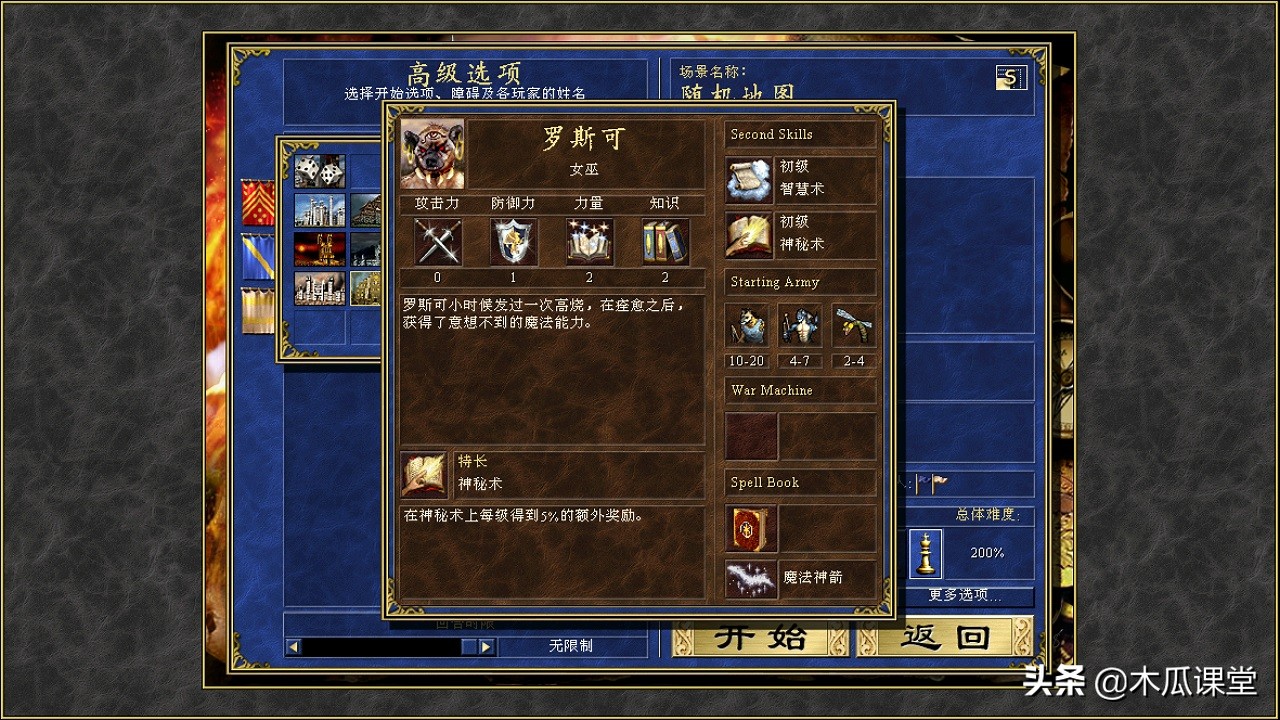
Task: Click the 神秘术 specialty book icon
Action: (422, 477)
